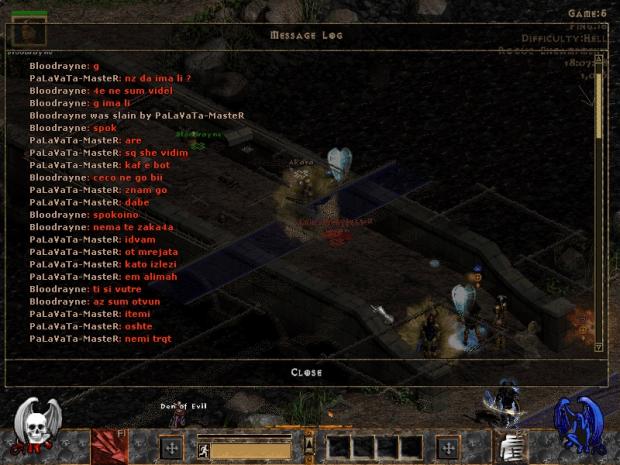
Task: Toggle the run/walk button
Action: pos(203,449)
